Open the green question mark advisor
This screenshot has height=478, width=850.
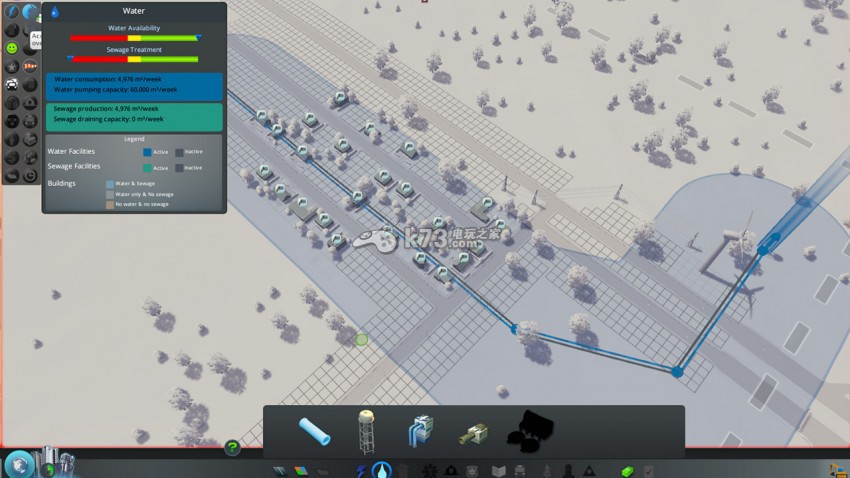point(232,448)
